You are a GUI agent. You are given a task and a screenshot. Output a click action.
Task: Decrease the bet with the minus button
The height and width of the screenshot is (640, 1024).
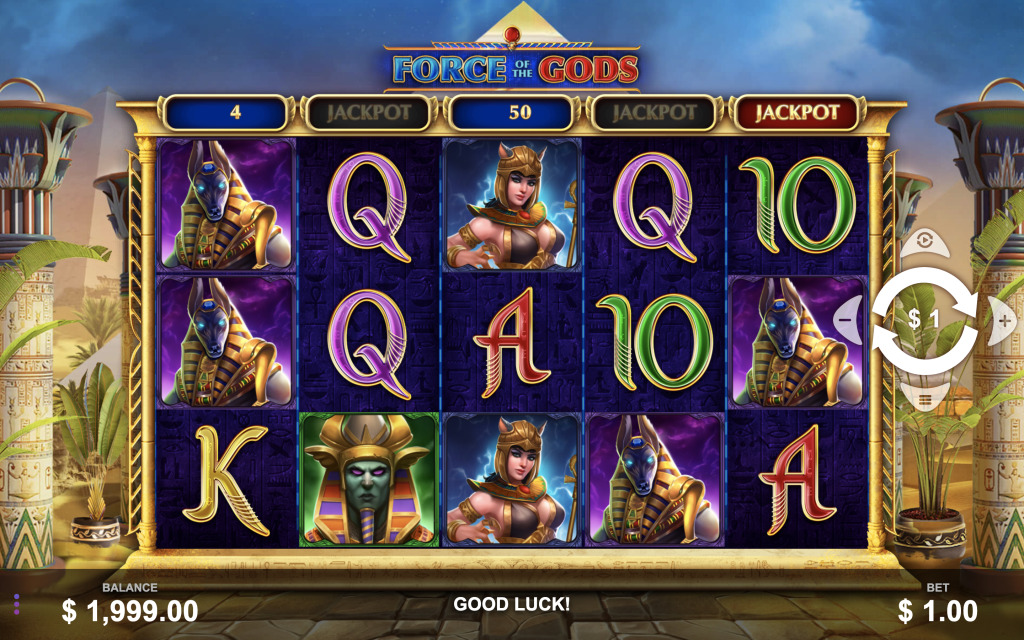pos(846,320)
